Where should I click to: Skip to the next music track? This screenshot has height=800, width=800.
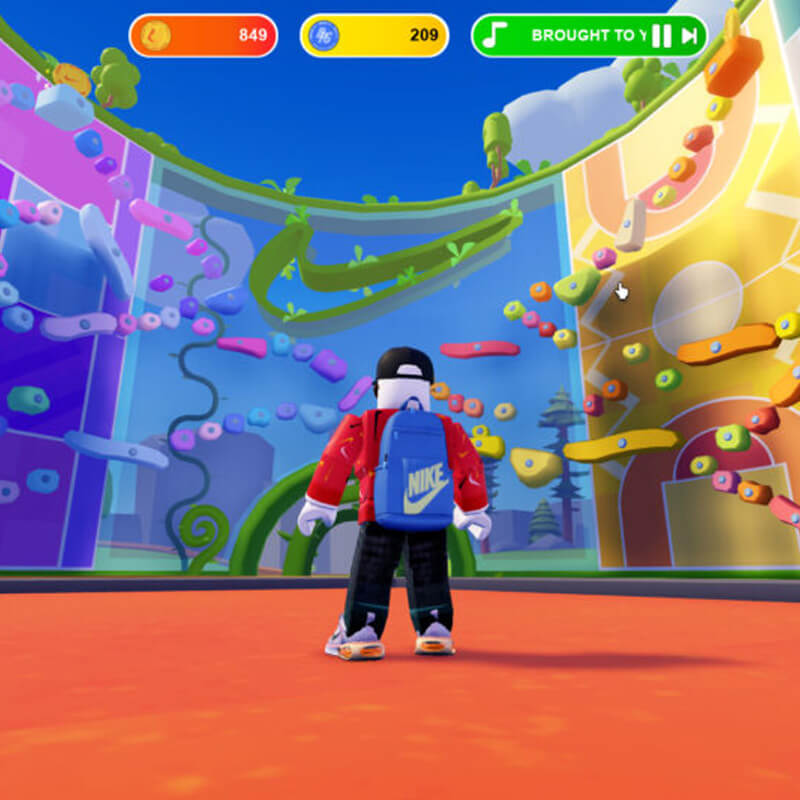[x=689, y=37]
